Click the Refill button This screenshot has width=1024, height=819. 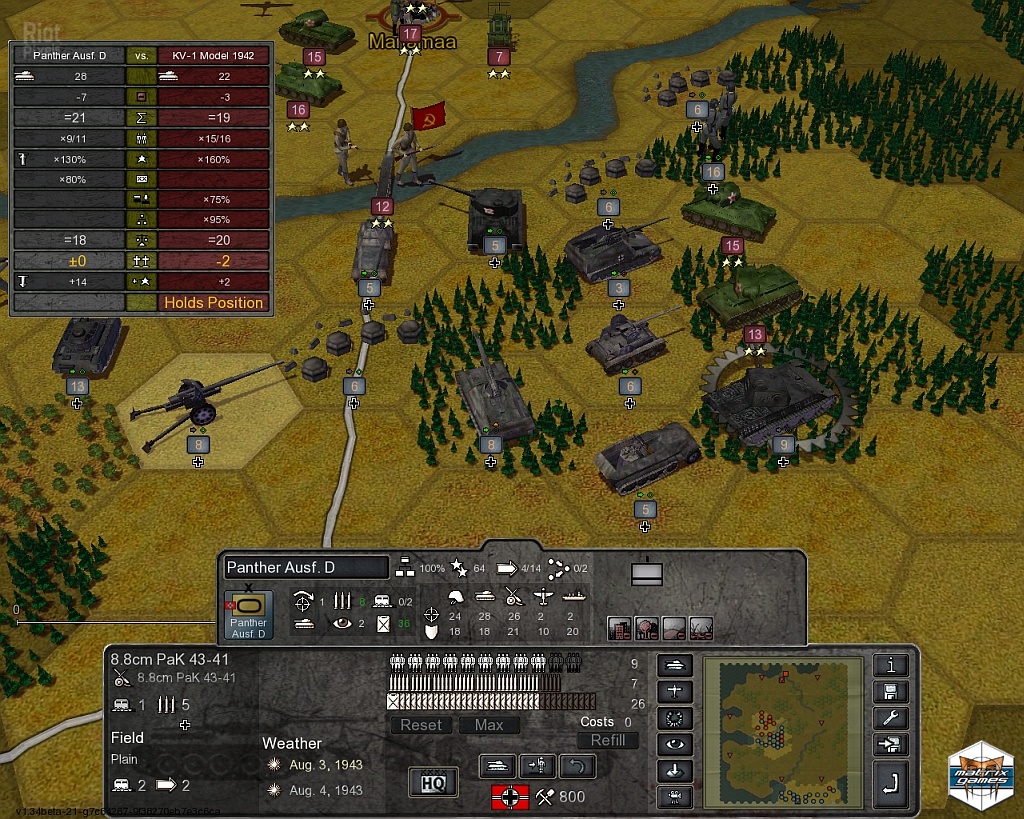[x=607, y=740]
